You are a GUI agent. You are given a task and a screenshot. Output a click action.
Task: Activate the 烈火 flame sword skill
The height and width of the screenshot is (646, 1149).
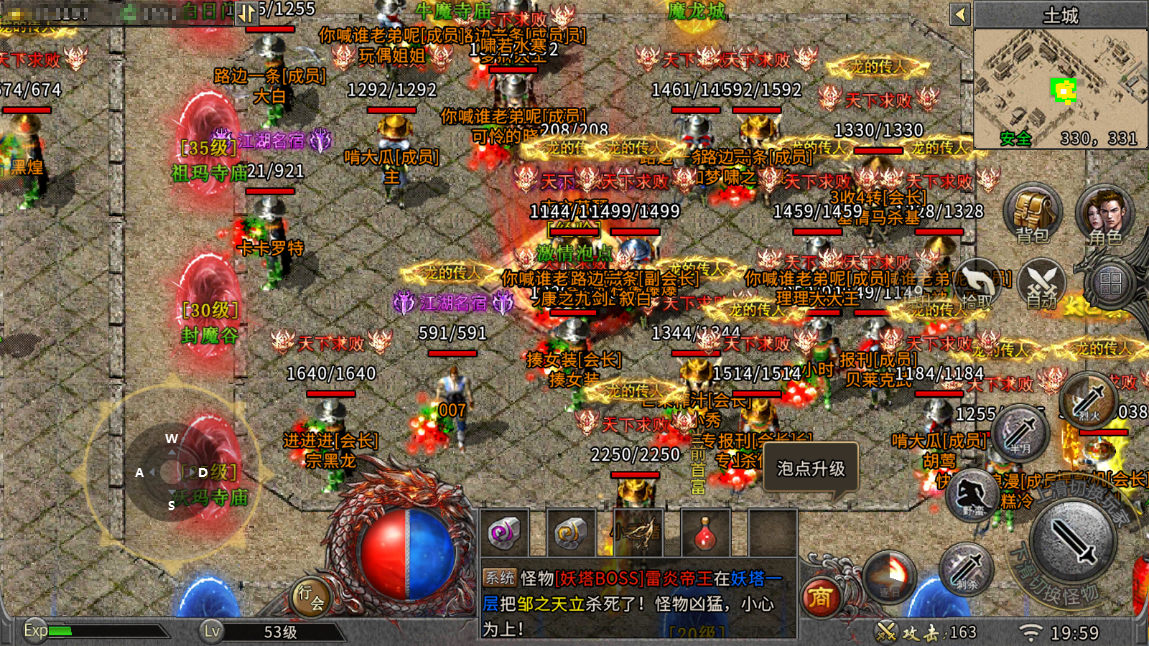1089,399
